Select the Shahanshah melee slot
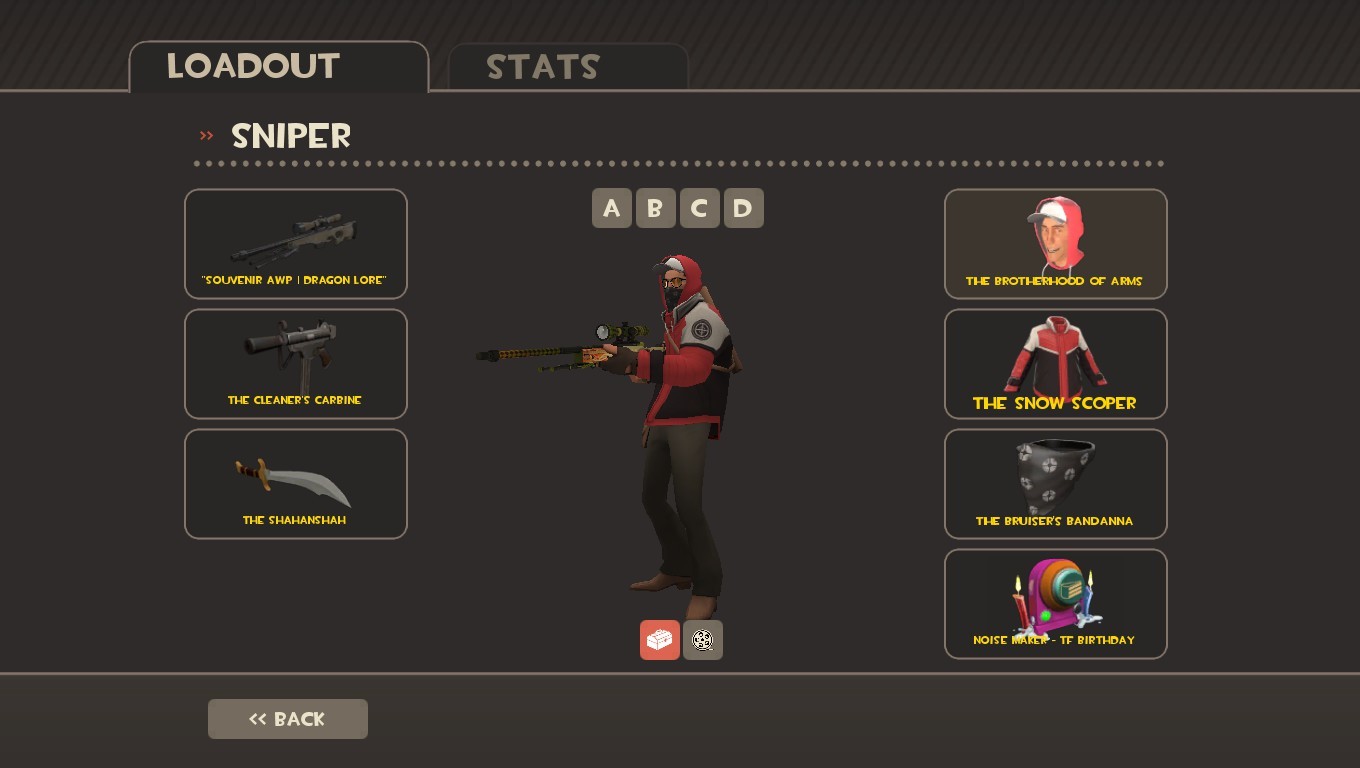This screenshot has height=768, width=1360. point(295,483)
